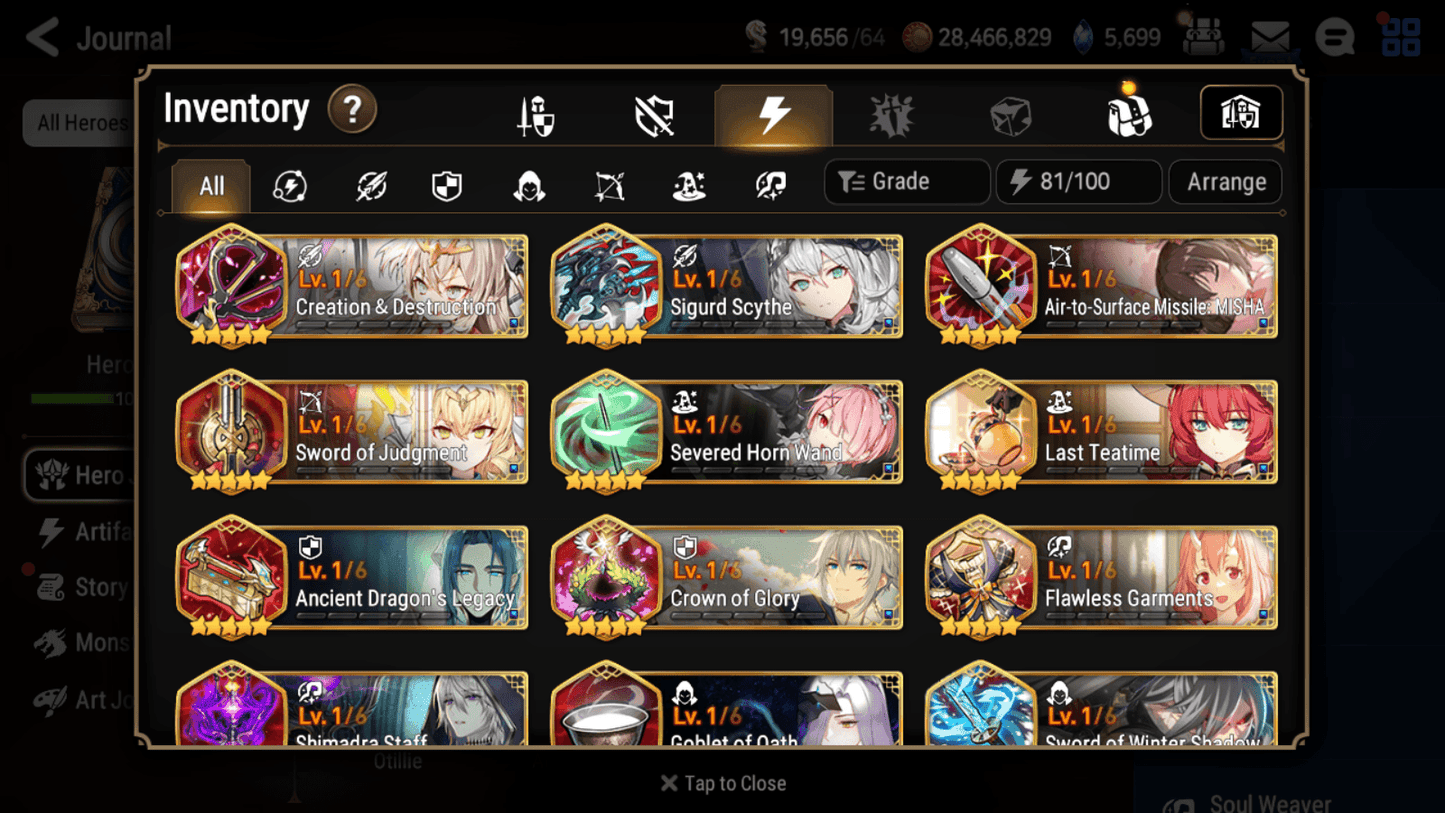Screen dimensions: 1445x813
Task: Open the chat bubble icon
Action: pos(1334,36)
